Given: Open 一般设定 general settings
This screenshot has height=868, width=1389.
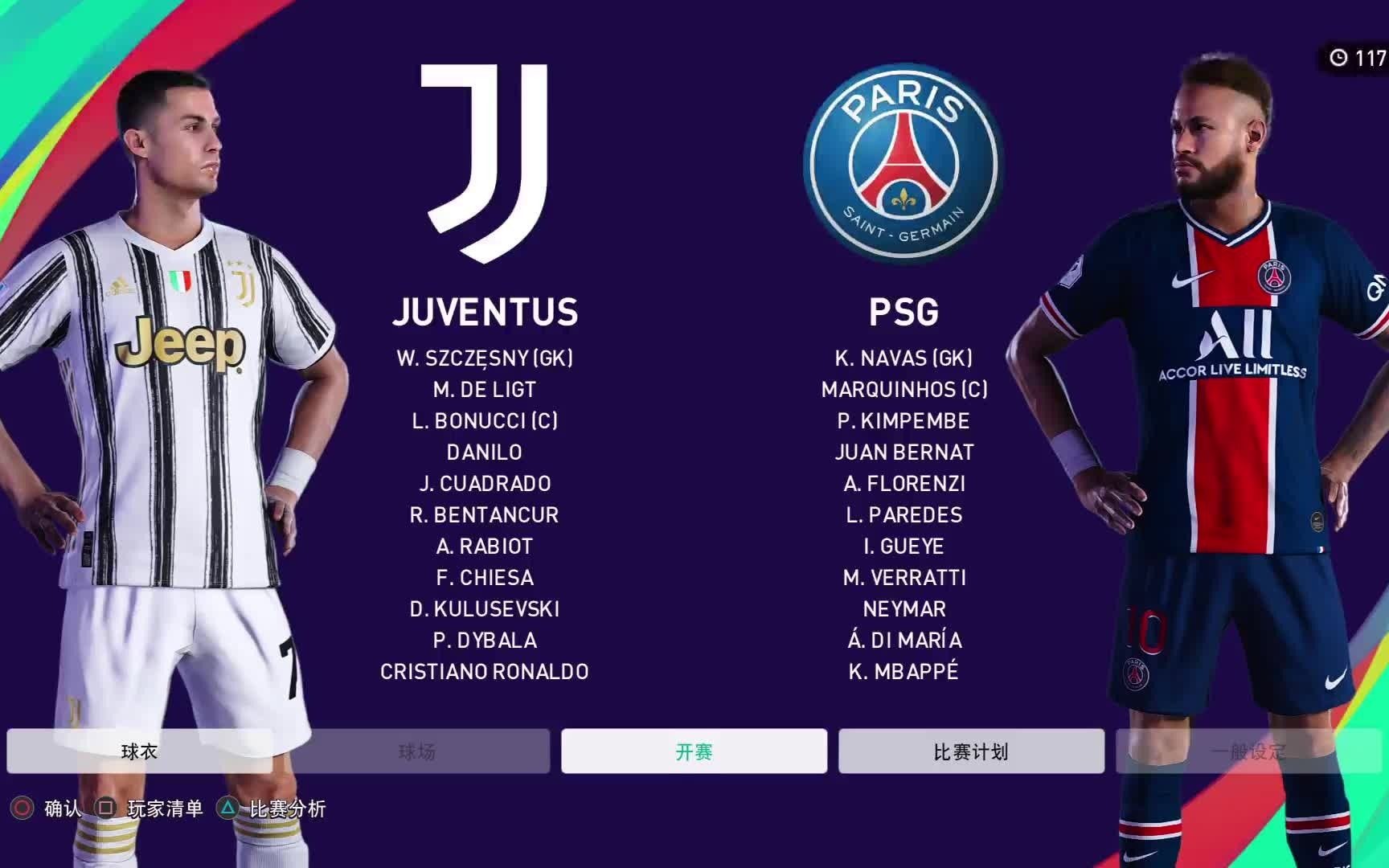Looking at the screenshot, I should 1248,751.
